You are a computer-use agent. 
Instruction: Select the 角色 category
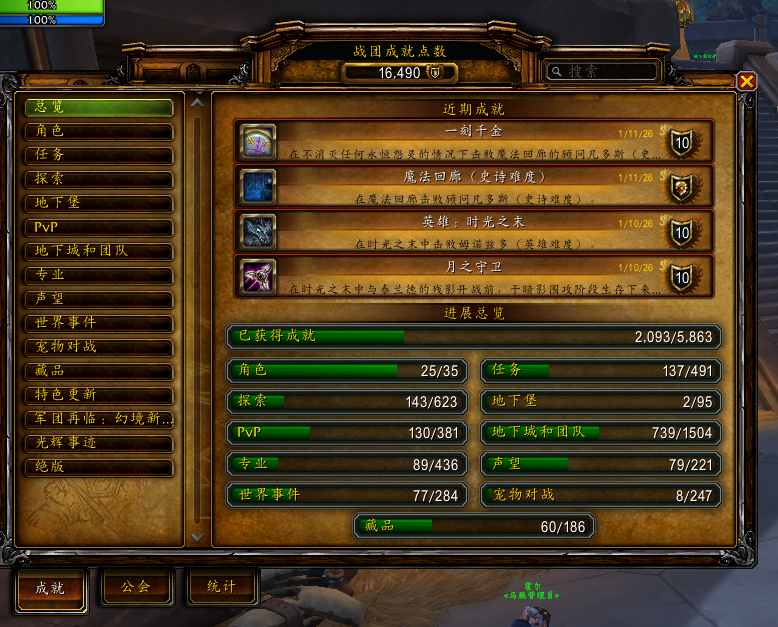click(99, 131)
